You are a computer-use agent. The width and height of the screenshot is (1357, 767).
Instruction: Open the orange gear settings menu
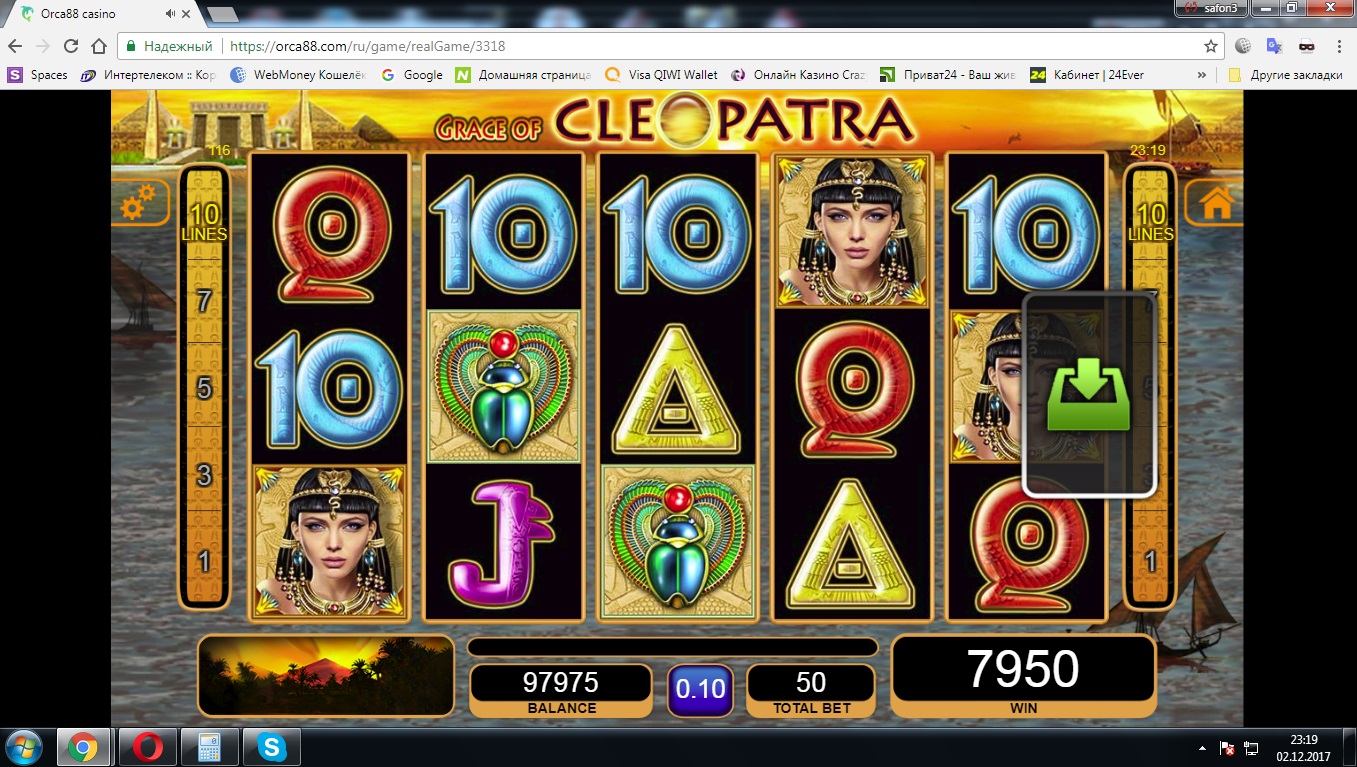[x=137, y=204]
